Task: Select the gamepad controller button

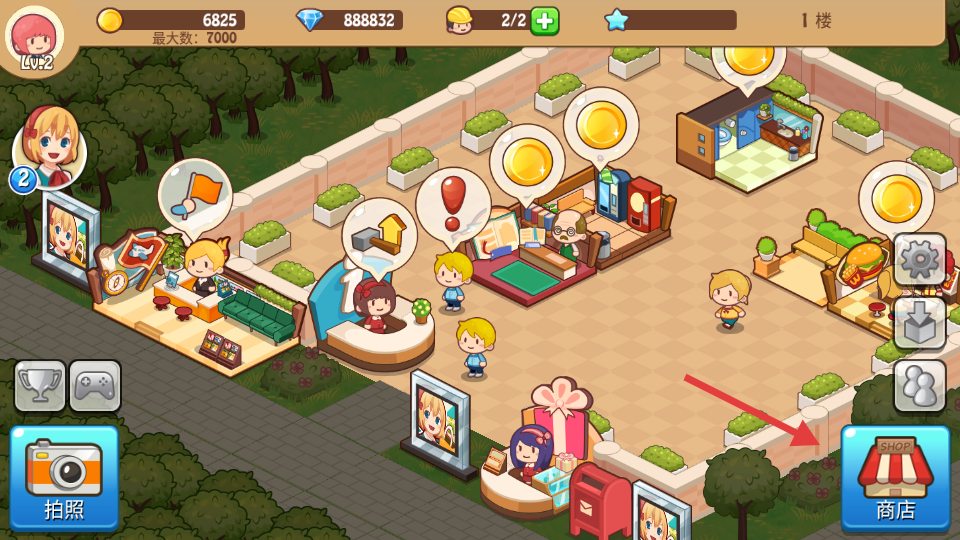Action: point(95,386)
